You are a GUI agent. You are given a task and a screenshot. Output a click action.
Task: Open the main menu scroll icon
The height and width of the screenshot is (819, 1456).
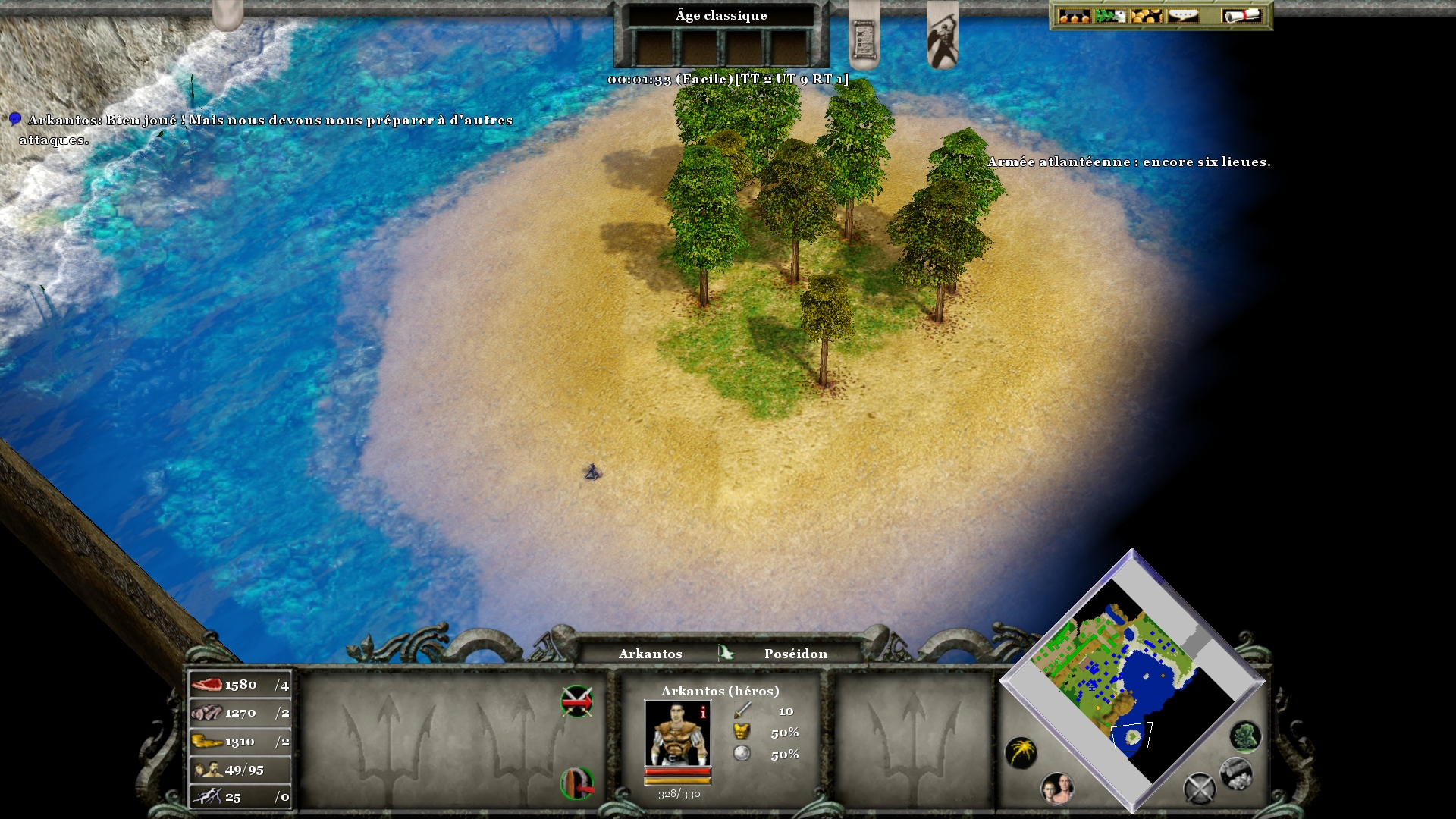[1241, 15]
